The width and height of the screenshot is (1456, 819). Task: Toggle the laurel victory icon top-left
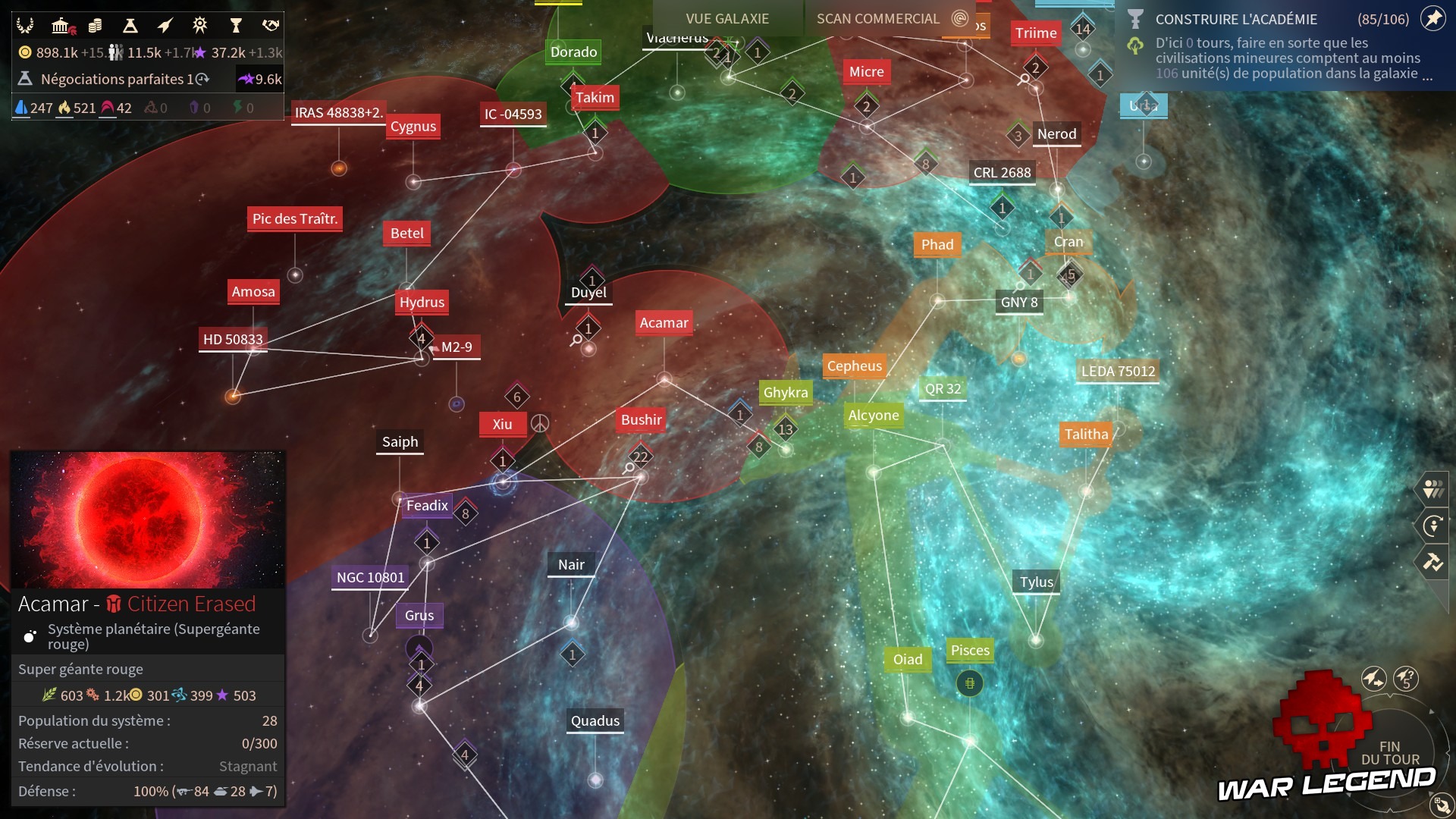pos(25,25)
